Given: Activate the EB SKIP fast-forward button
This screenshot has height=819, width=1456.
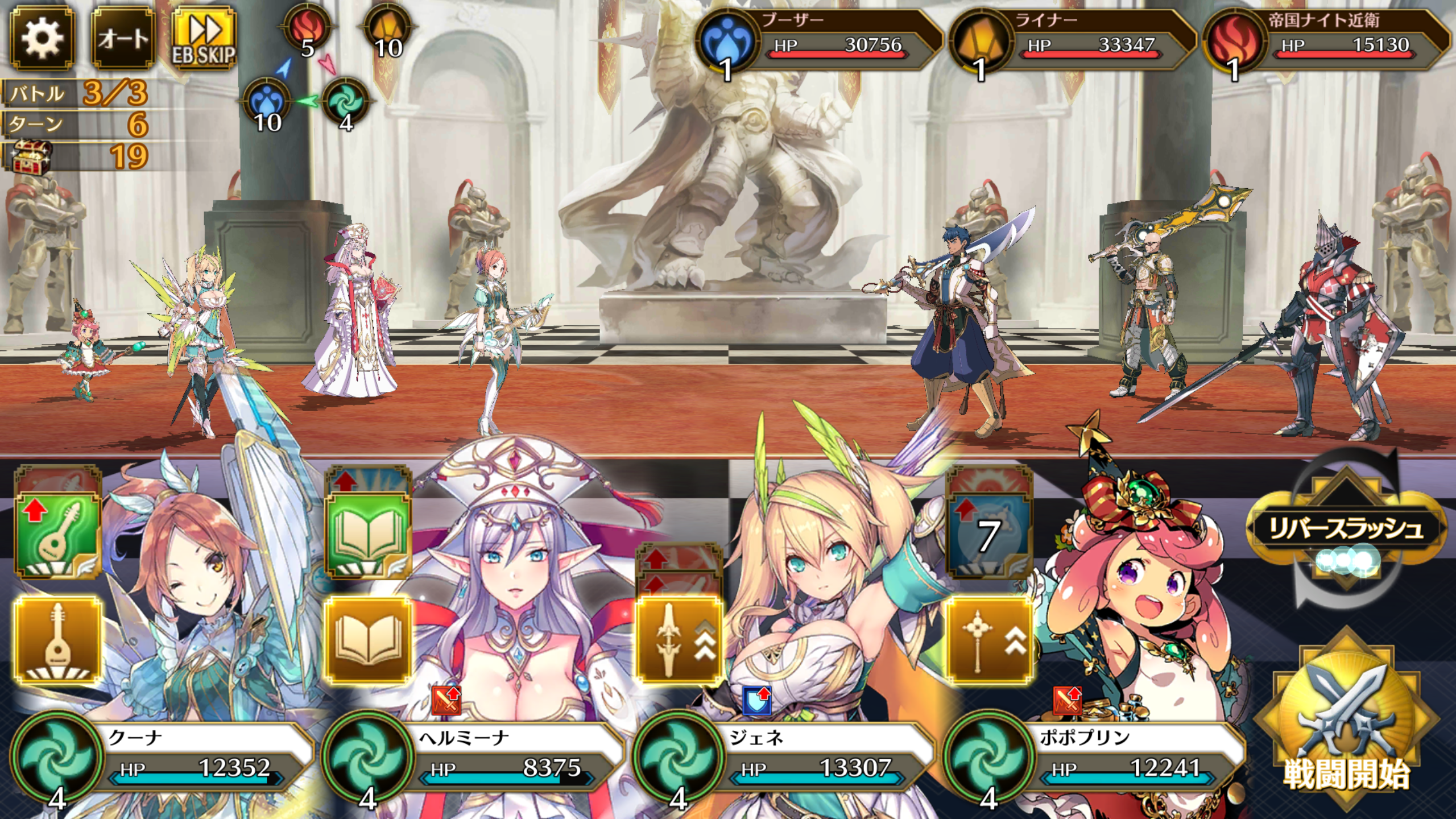Looking at the screenshot, I should point(204,39).
